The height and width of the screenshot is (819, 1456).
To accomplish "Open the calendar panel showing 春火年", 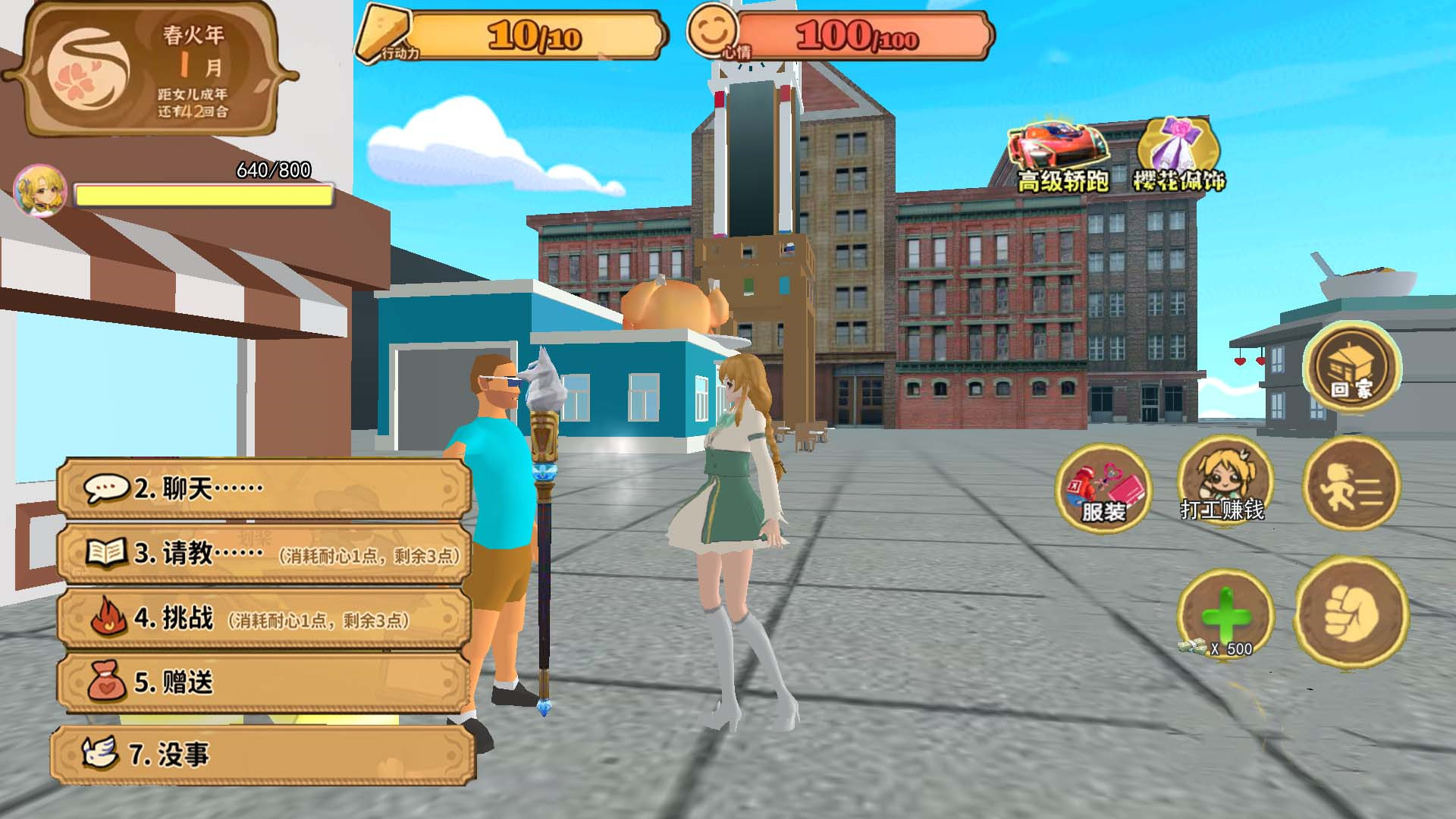I will point(150,70).
